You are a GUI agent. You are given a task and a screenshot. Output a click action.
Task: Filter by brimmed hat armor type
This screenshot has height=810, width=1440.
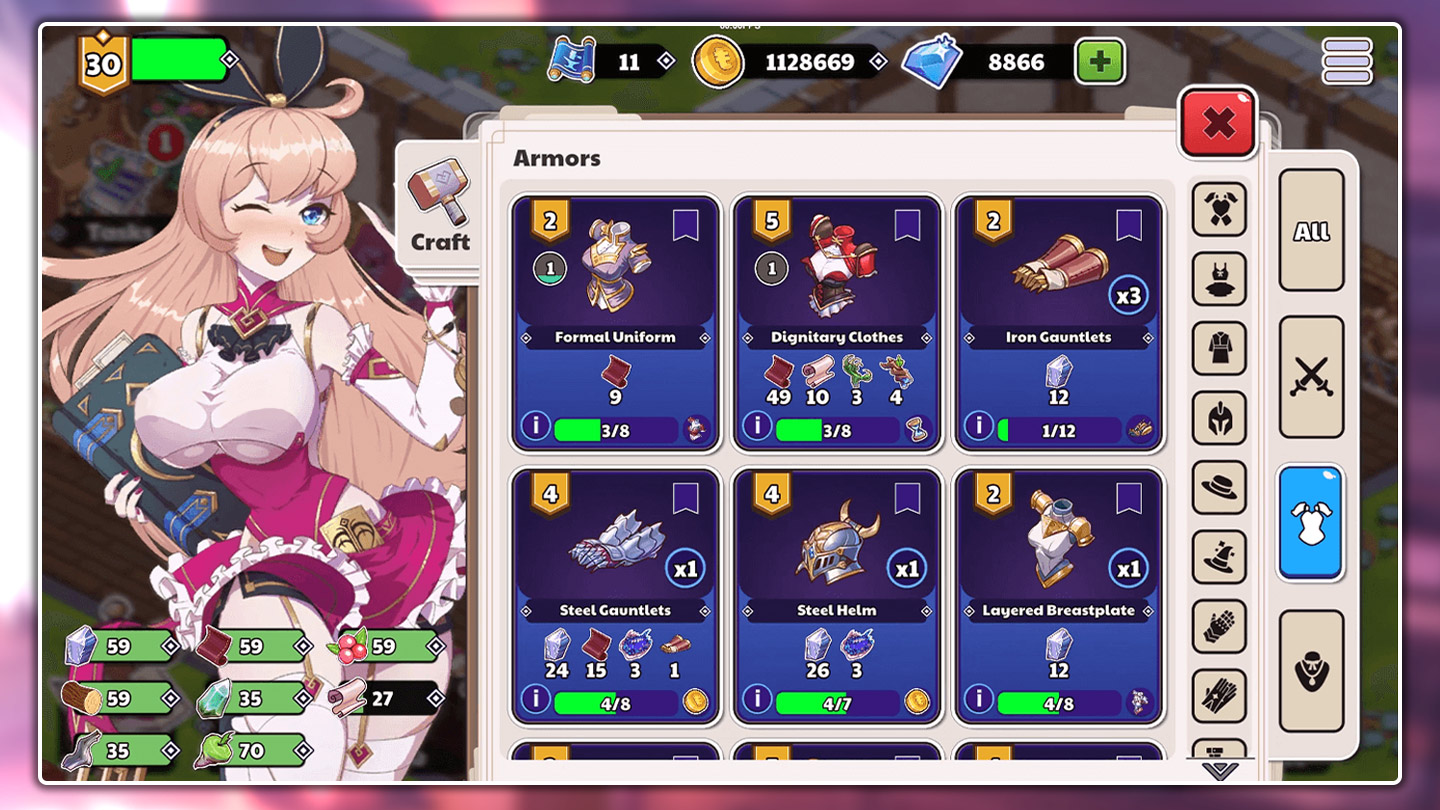pos(1219,487)
